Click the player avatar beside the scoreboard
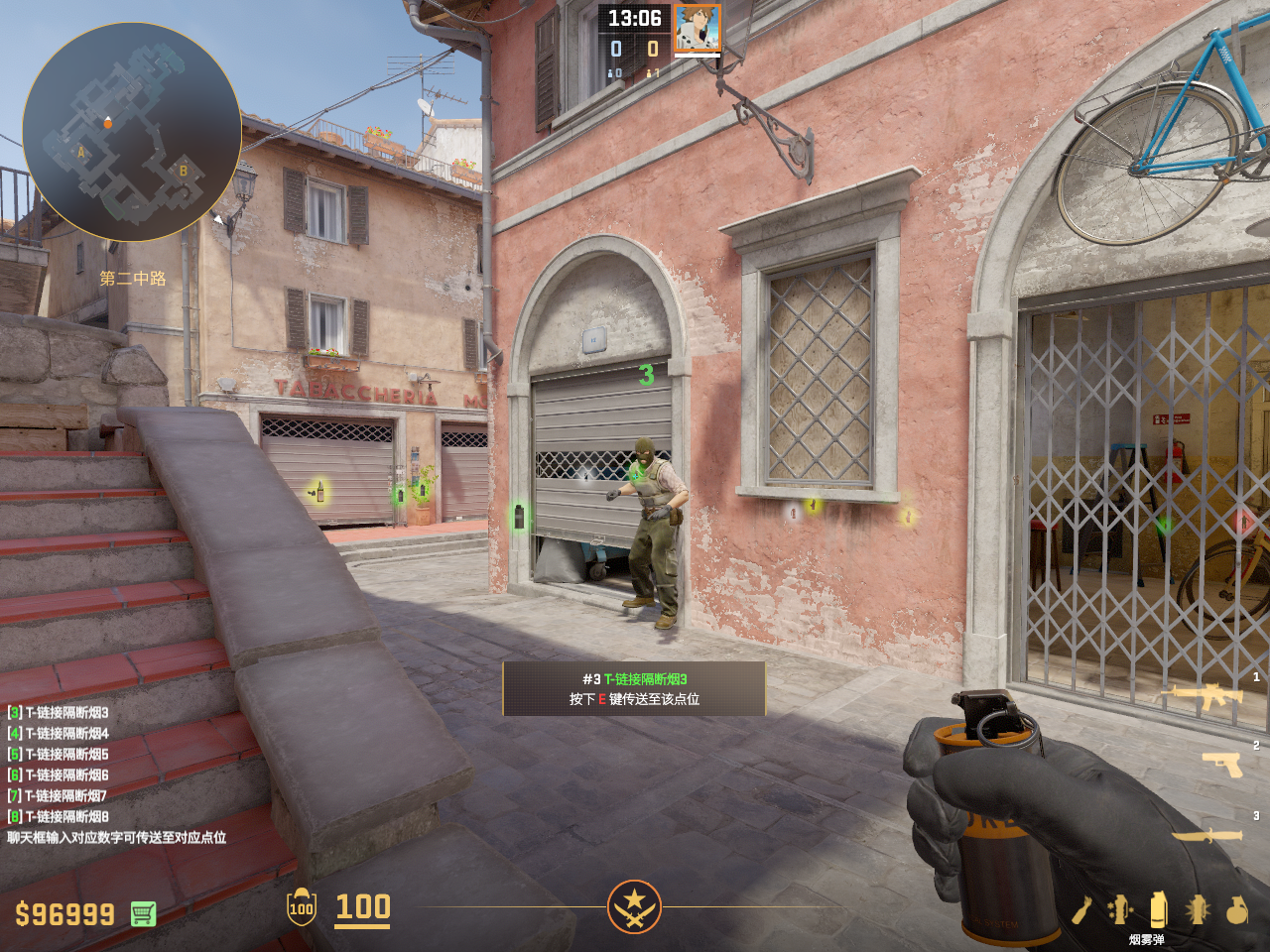This screenshot has height=952, width=1270. click(x=698, y=28)
